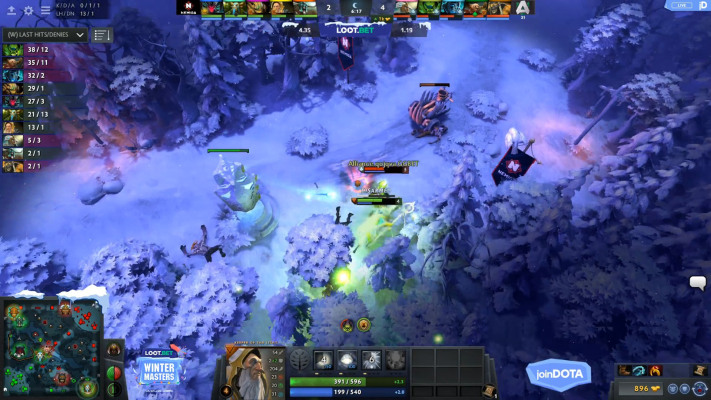Activate Keeper of the Light's second ability
This screenshot has height=400, width=711.
pos(347,360)
